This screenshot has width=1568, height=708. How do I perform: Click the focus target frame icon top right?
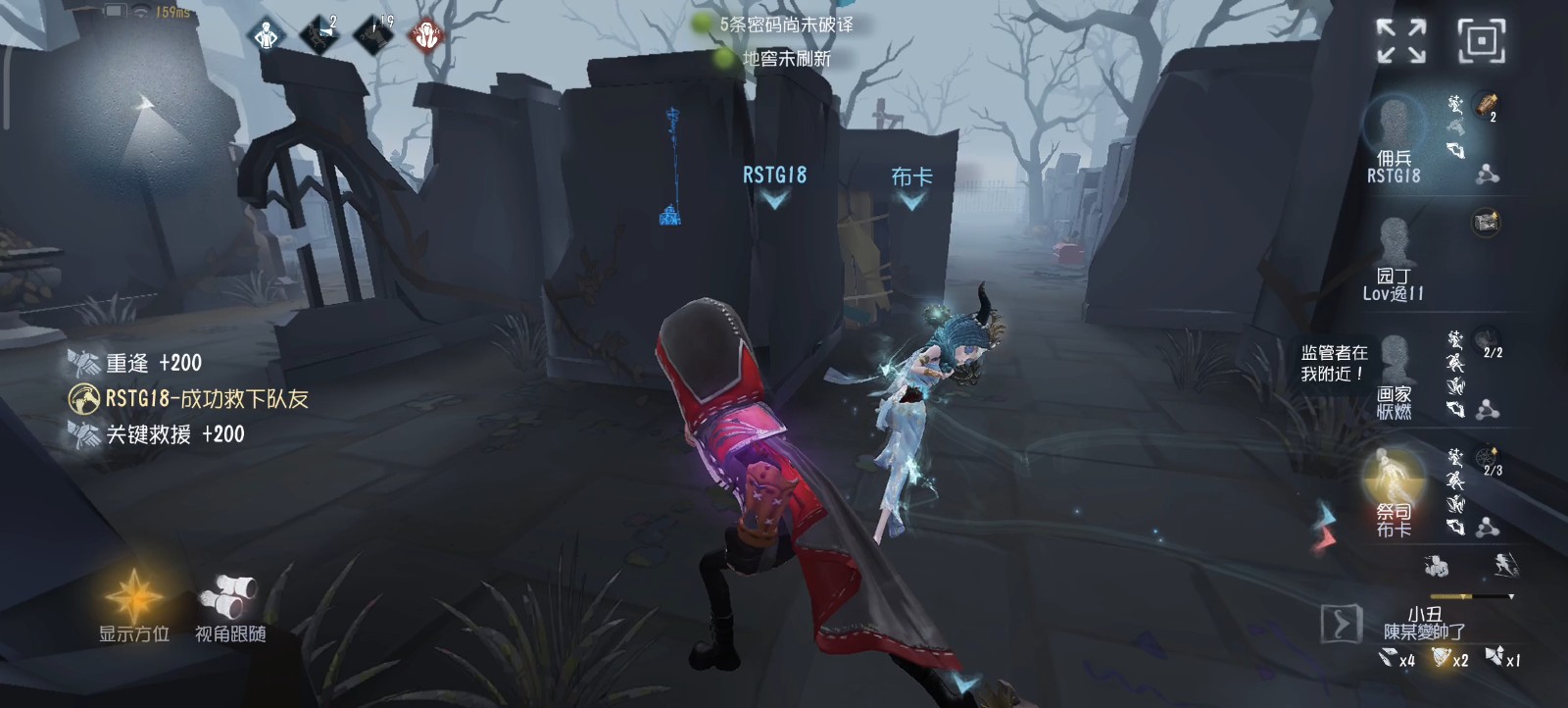coord(1482,41)
